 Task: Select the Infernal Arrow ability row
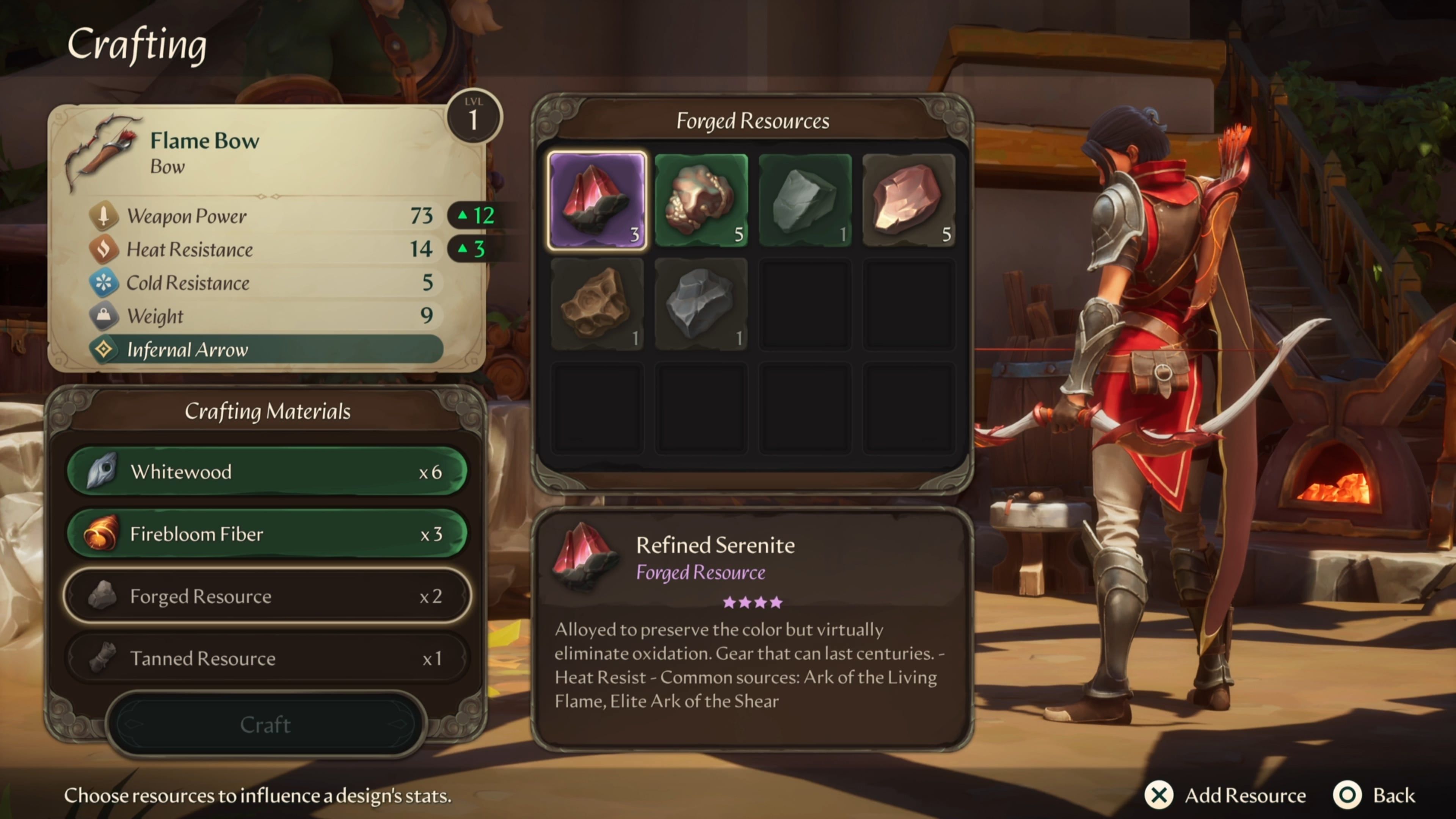[x=266, y=349]
